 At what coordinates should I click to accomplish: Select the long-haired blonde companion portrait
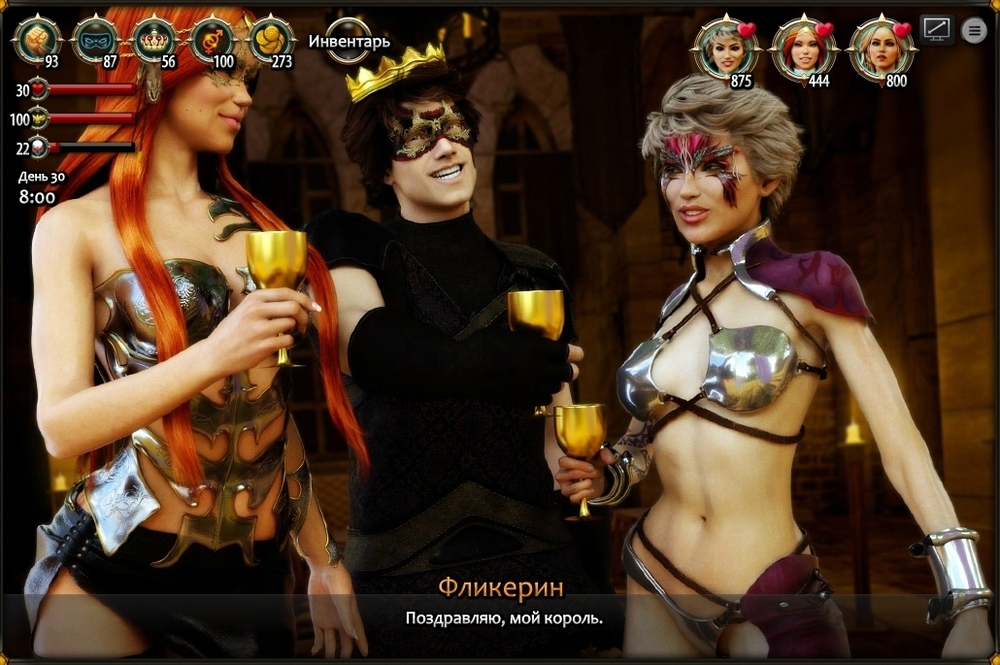point(882,46)
